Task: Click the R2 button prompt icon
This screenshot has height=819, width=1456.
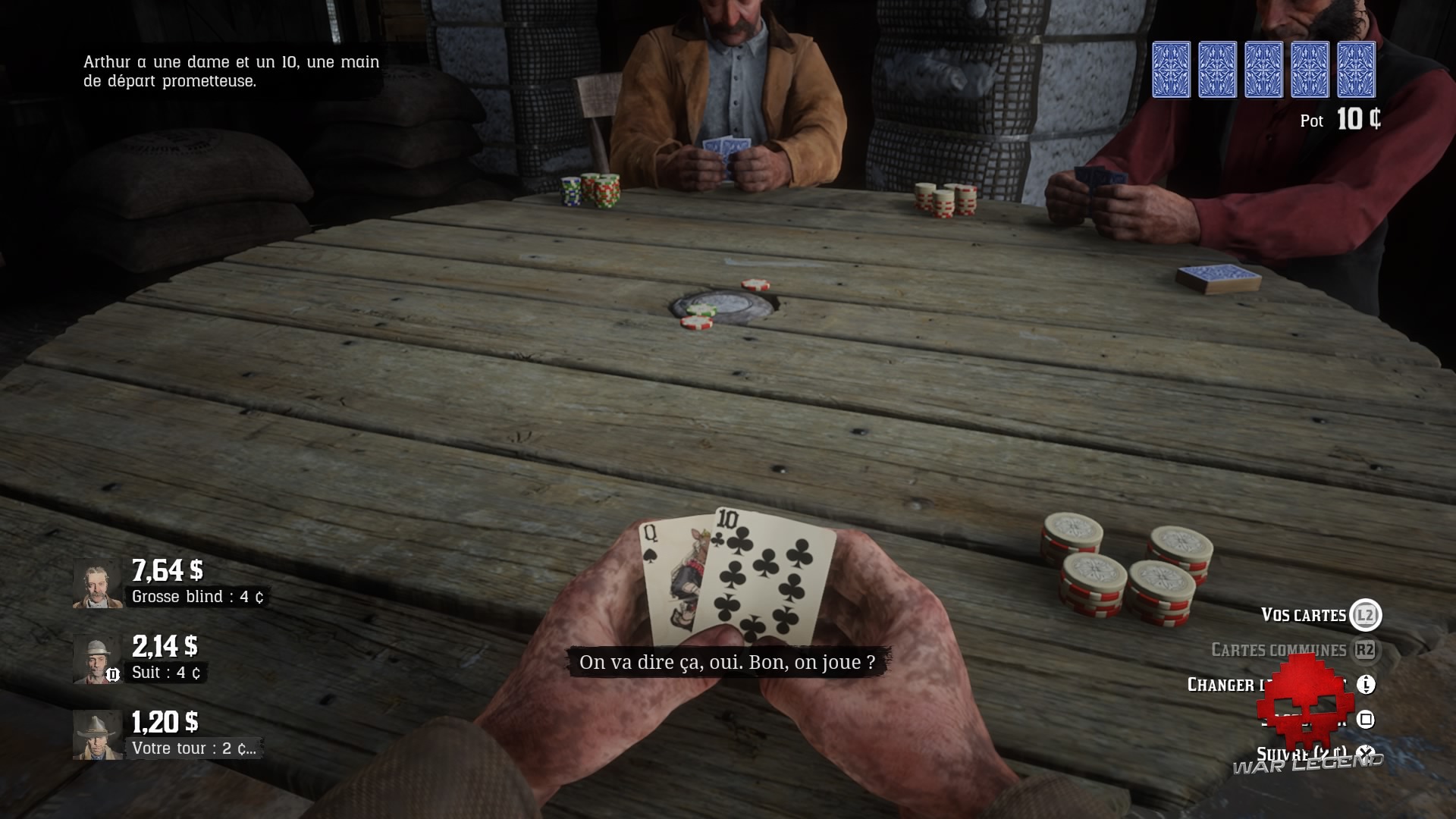Action: (x=1366, y=649)
